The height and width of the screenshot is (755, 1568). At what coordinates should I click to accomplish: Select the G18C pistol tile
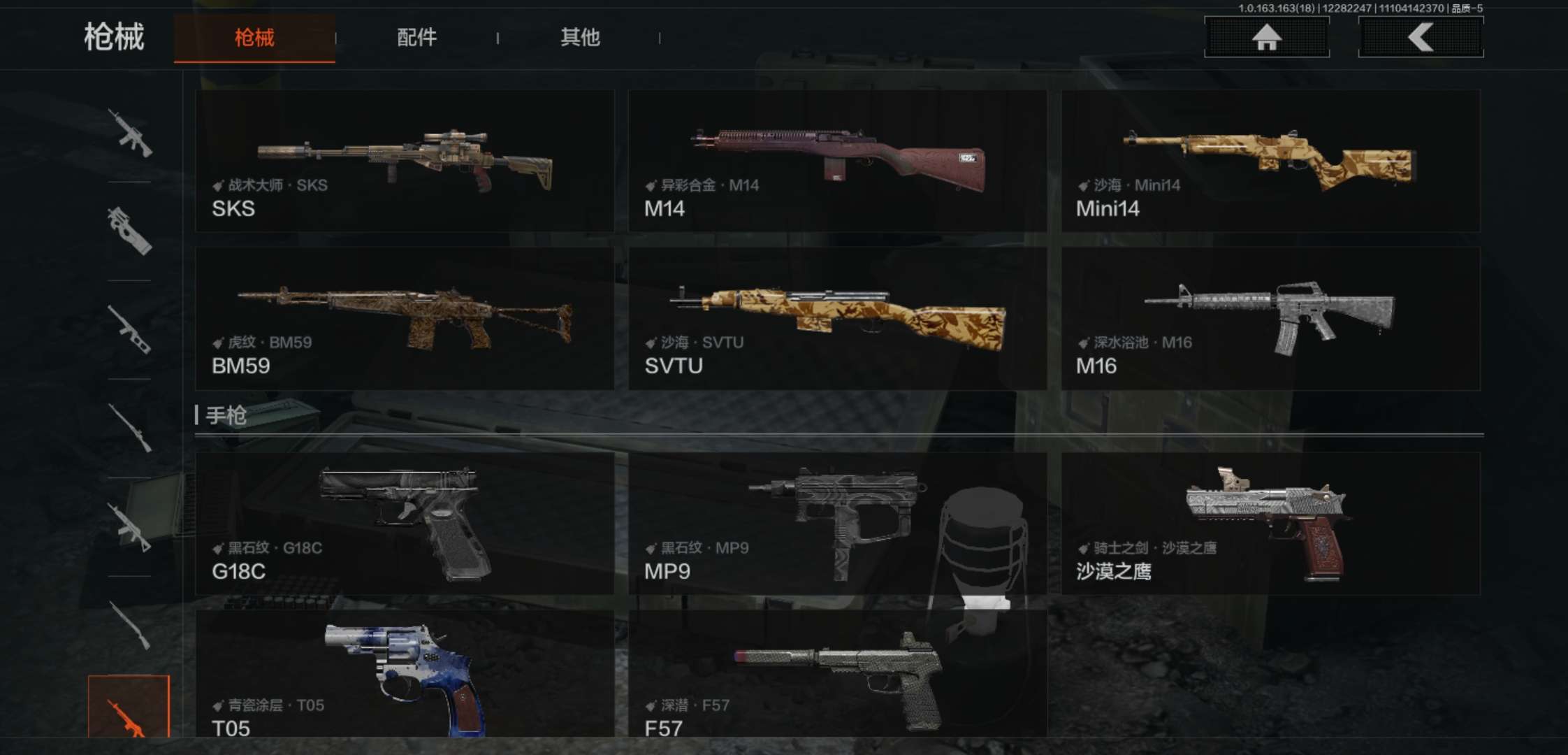click(x=405, y=524)
